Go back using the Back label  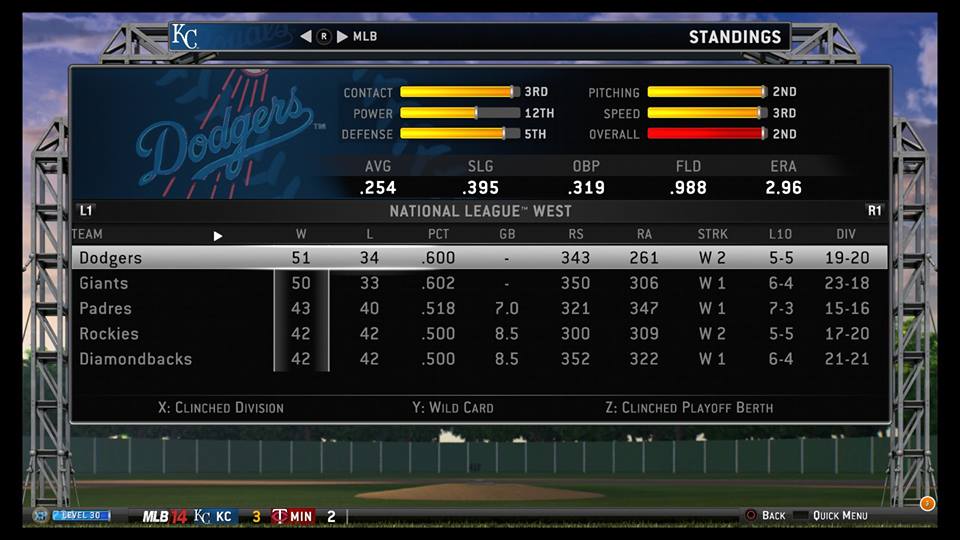coord(773,515)
